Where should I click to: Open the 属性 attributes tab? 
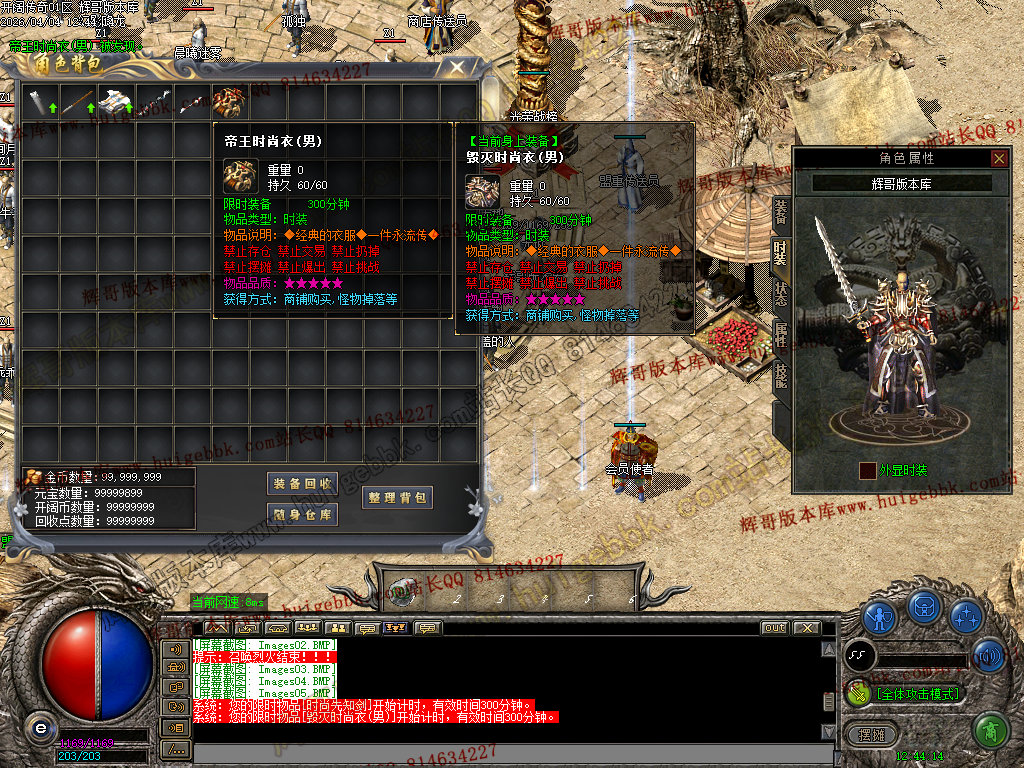tap(781, 336)
